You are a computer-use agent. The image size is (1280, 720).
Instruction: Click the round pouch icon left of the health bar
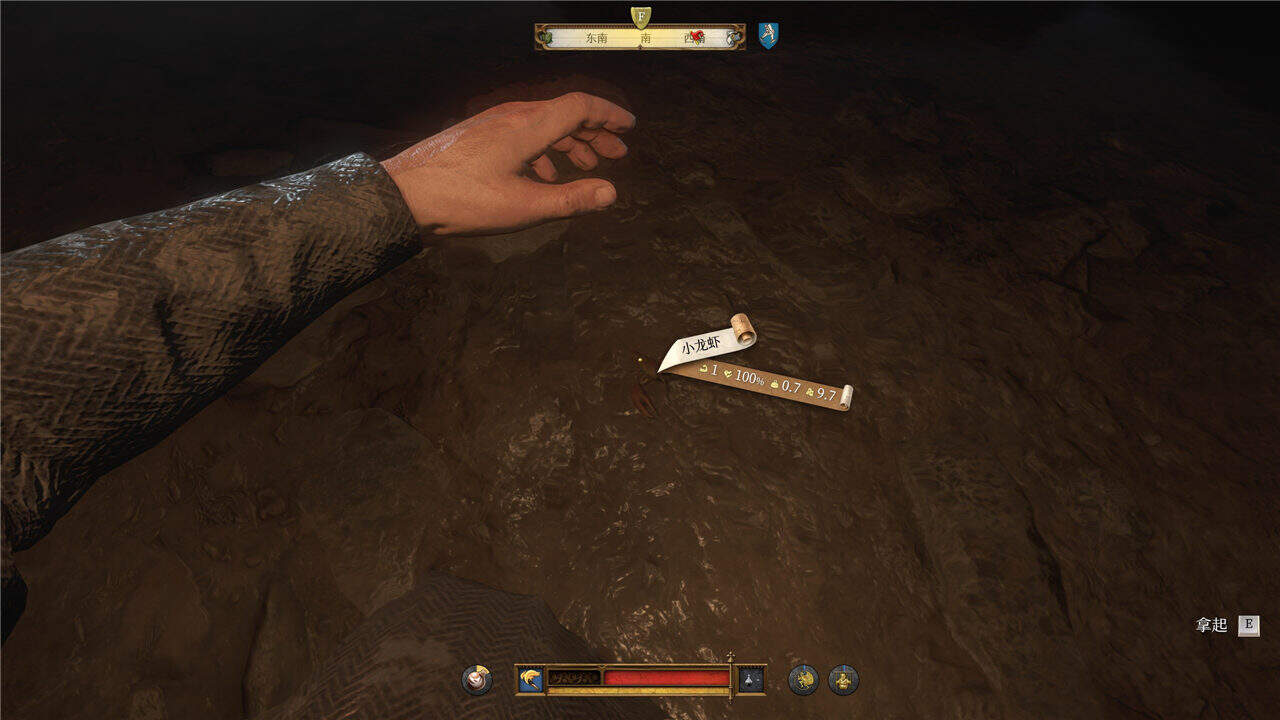(x=477, y=680)
